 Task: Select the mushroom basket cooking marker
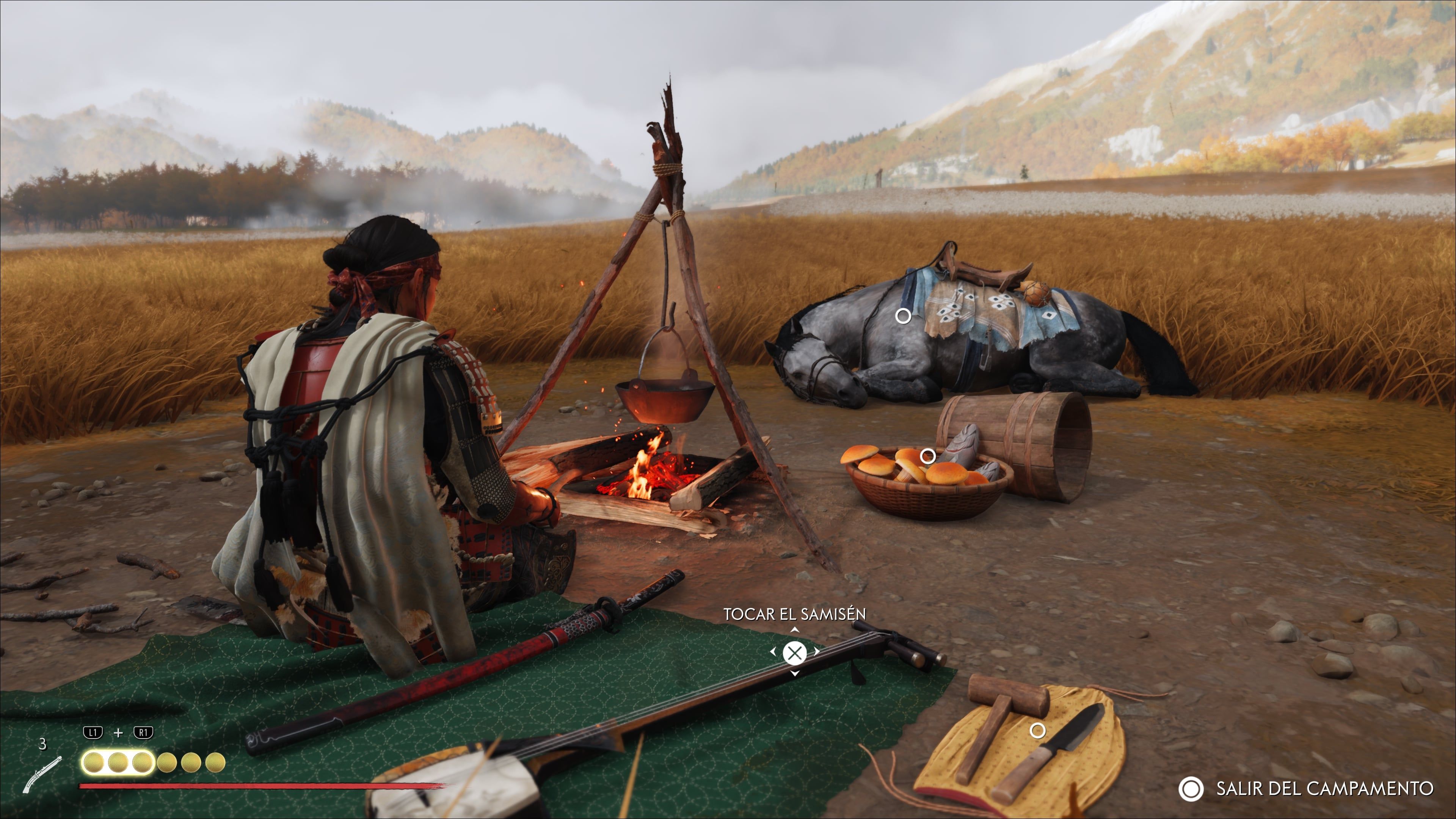click(x=927, y=455)
